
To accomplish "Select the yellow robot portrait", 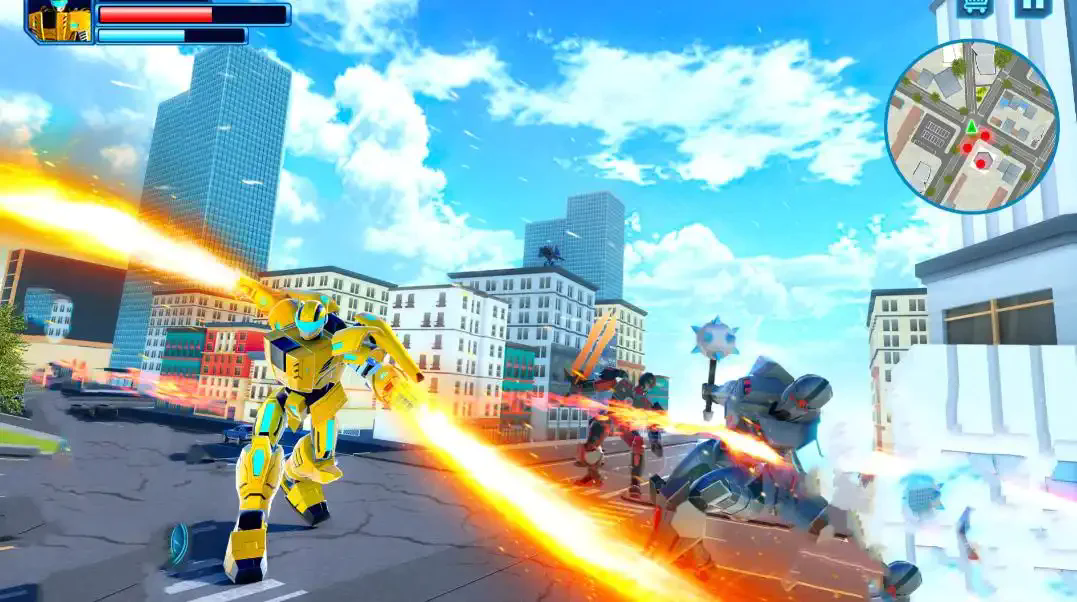I will click(x=59, y=20).
